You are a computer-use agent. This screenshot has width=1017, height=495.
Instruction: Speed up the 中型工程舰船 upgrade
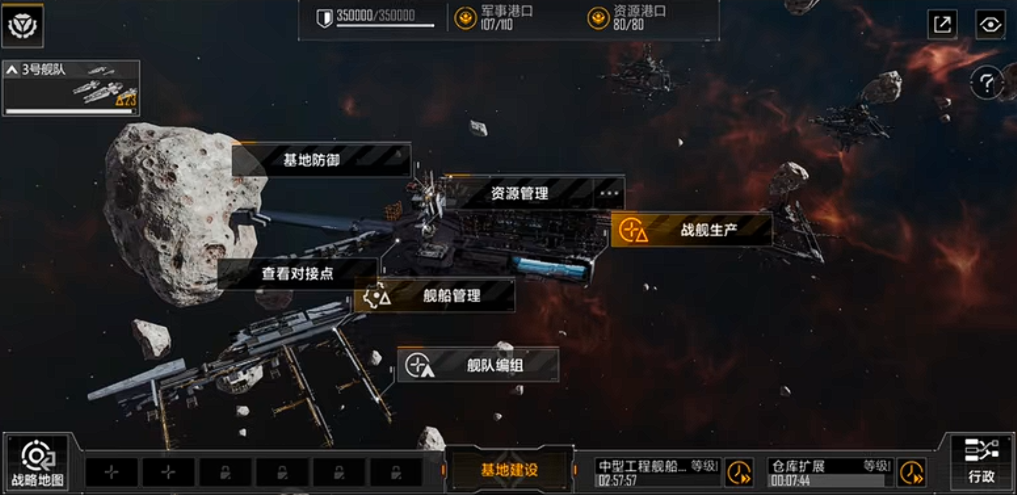[x=739, y=472]
